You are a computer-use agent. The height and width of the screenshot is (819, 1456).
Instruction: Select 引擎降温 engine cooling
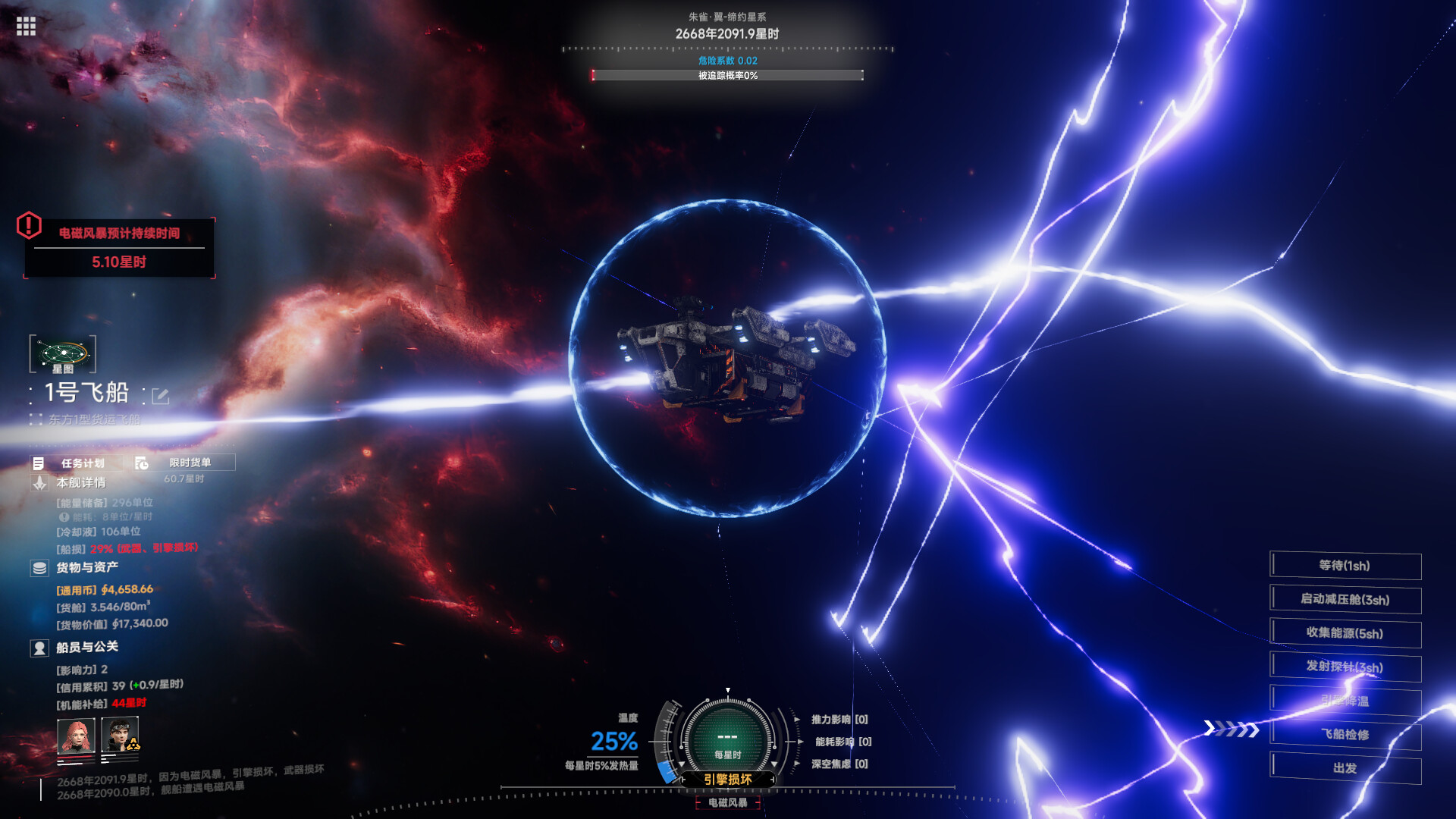[x=1345, y=701]
